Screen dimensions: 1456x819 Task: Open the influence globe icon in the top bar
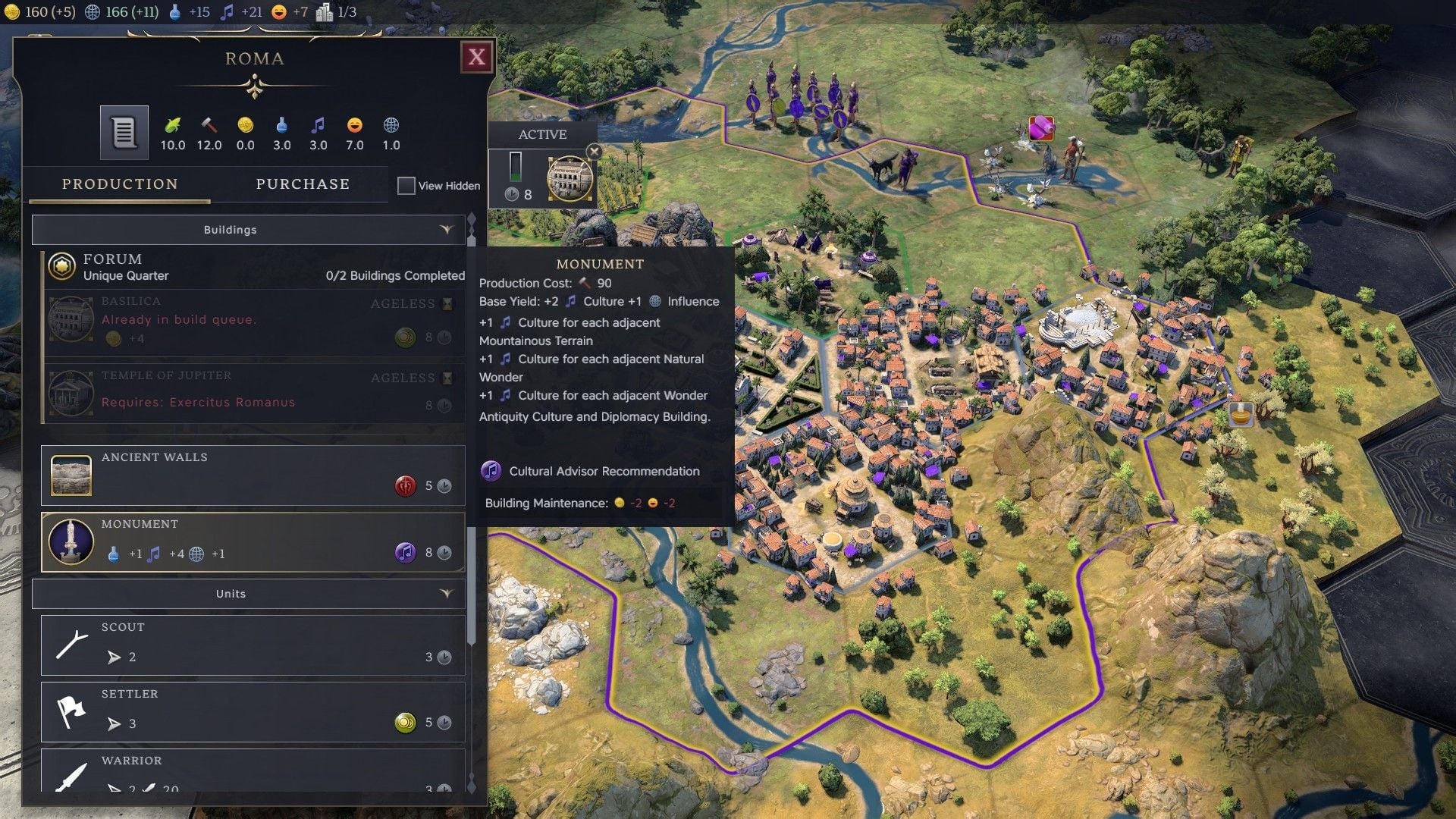click(x=93, y=12)
